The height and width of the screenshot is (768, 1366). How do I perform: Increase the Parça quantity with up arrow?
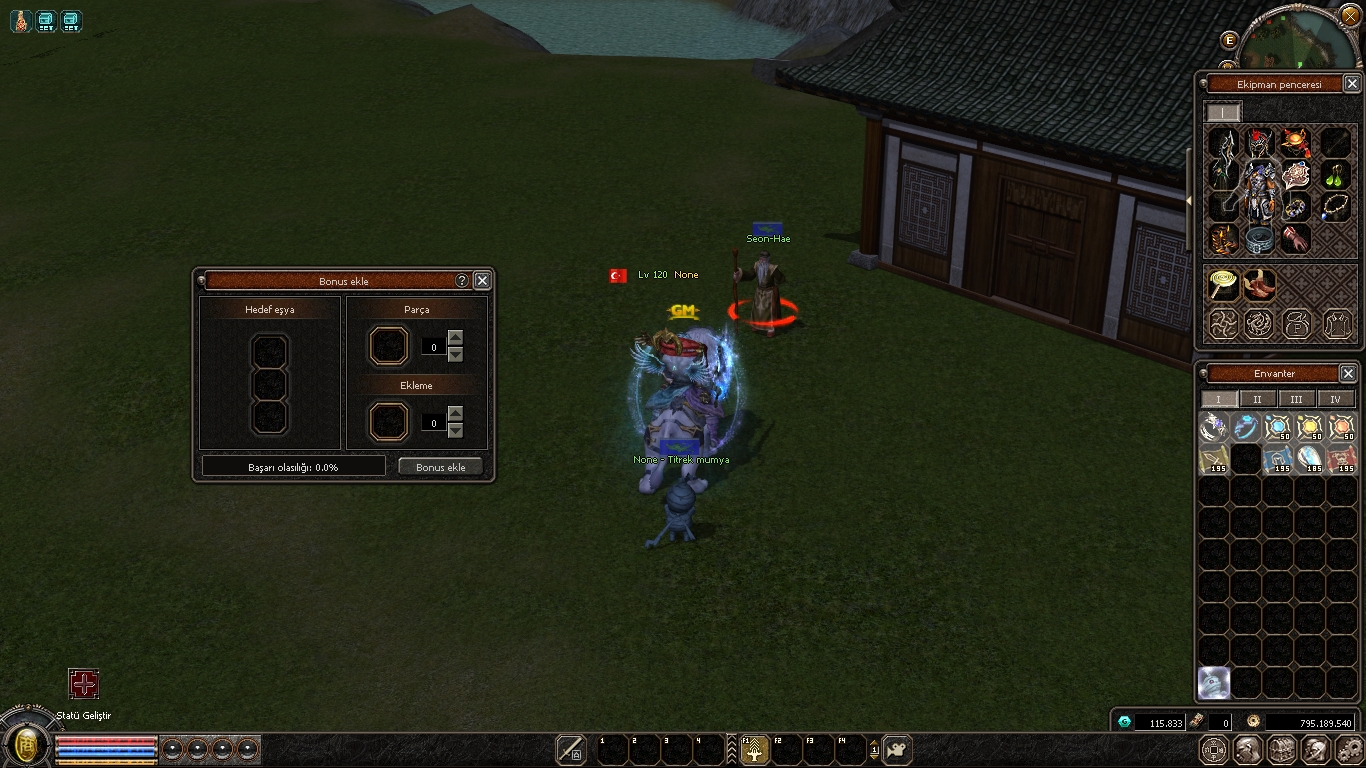click(x=456, y=336)
